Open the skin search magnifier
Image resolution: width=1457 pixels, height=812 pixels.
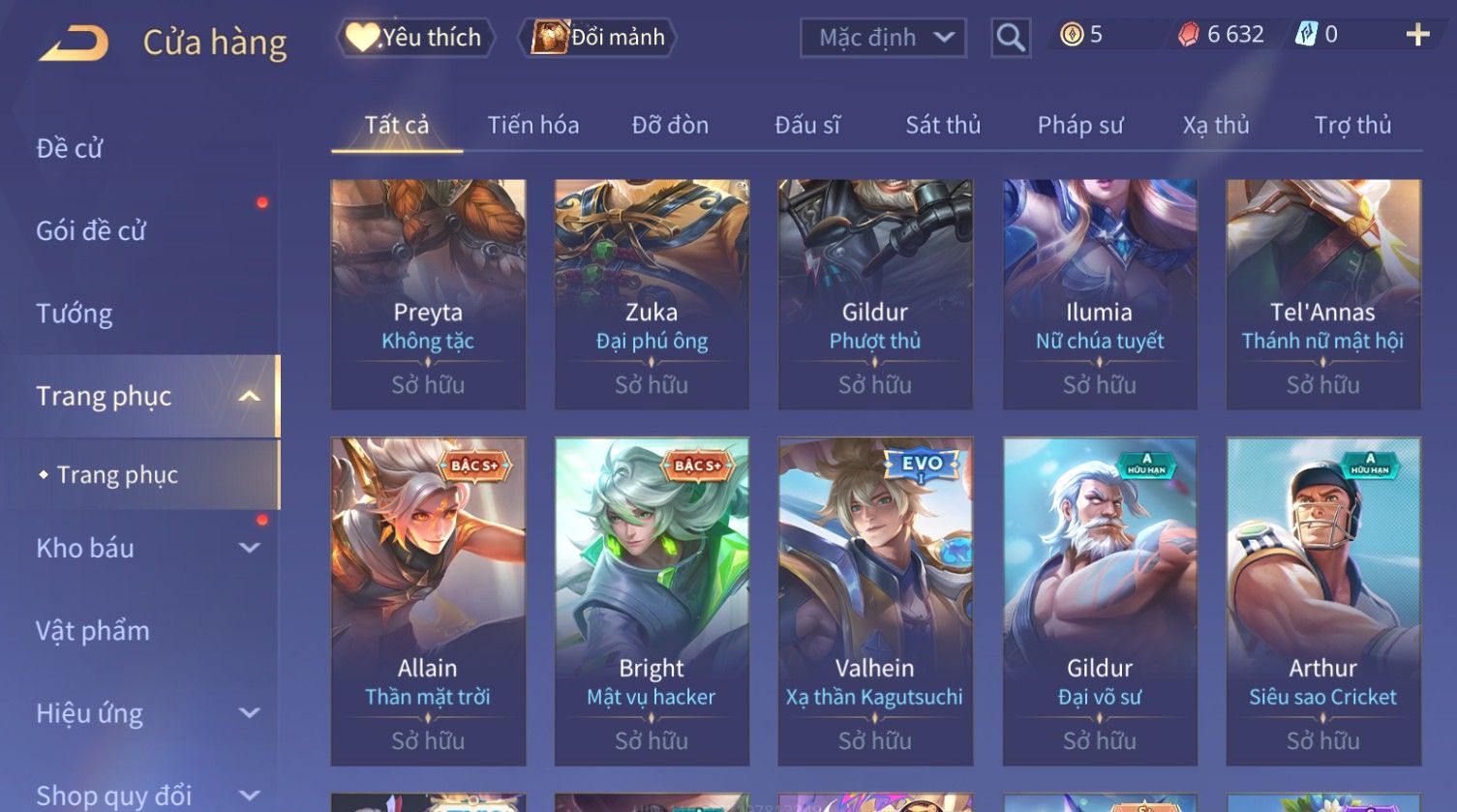pyautogui.click(x=1010, y=38)
